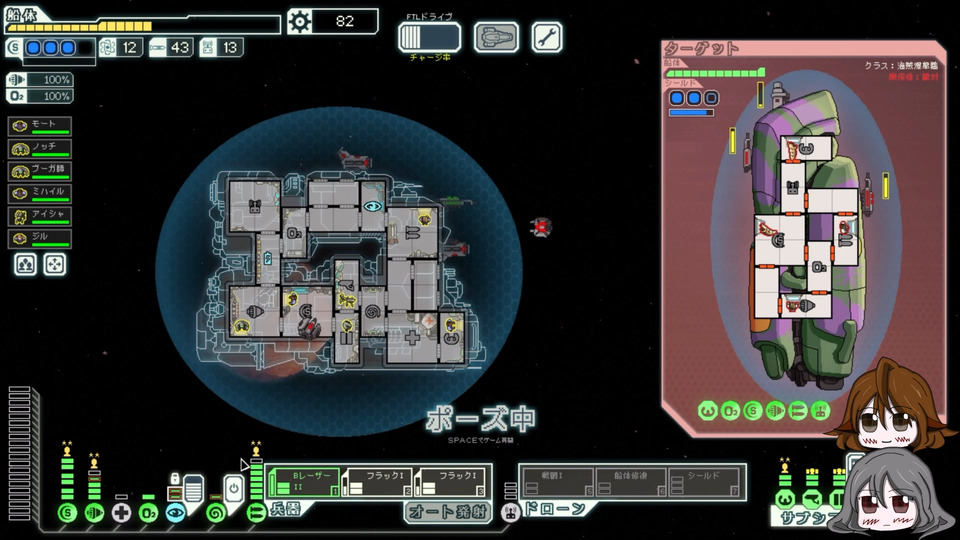This screenshot has width=960, height=540.
Task: Activate the 戦闘I combat drone
Action: pos(557,482)
